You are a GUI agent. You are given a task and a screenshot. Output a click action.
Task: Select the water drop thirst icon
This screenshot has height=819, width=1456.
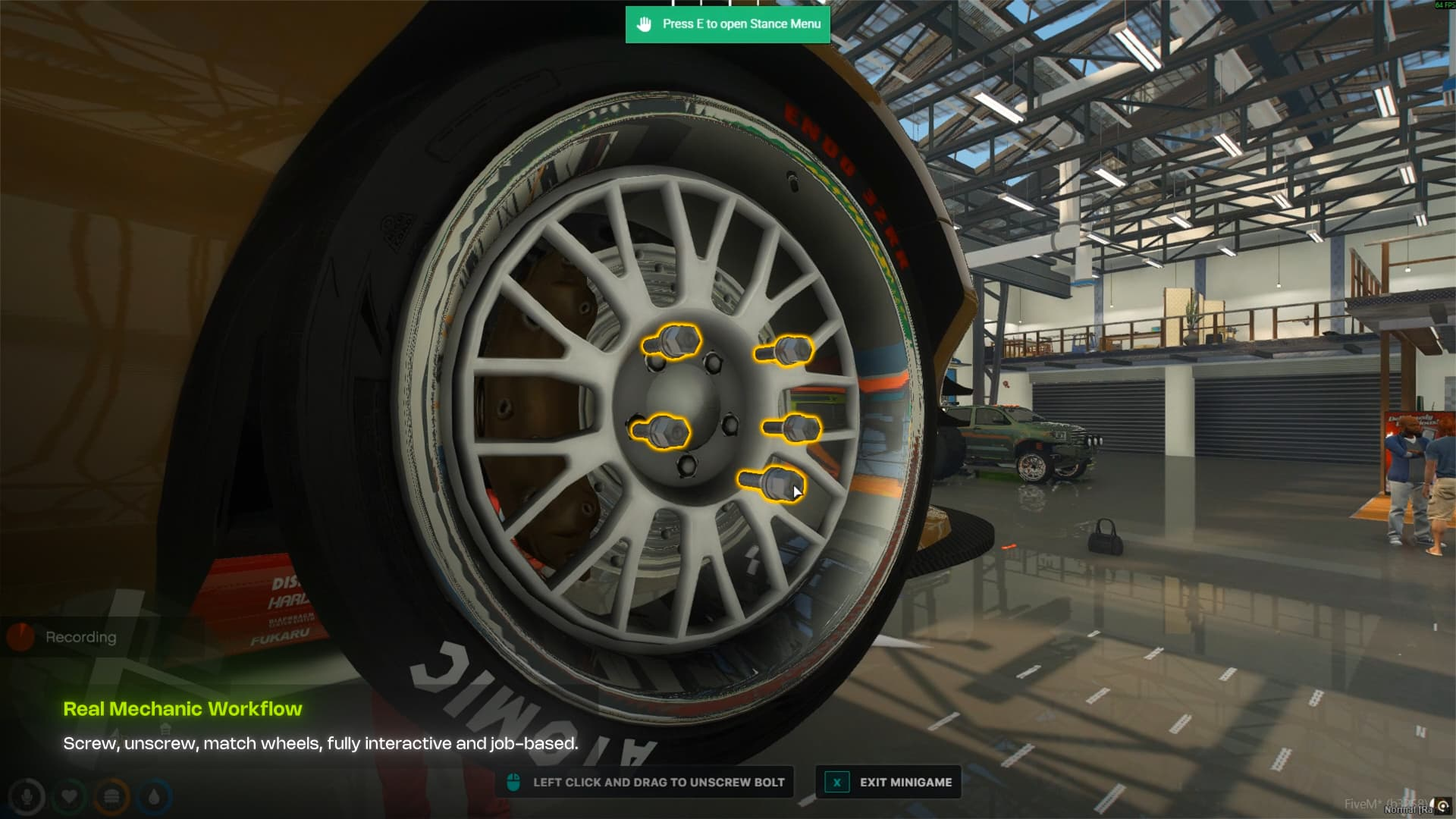(x=154, y=796)
